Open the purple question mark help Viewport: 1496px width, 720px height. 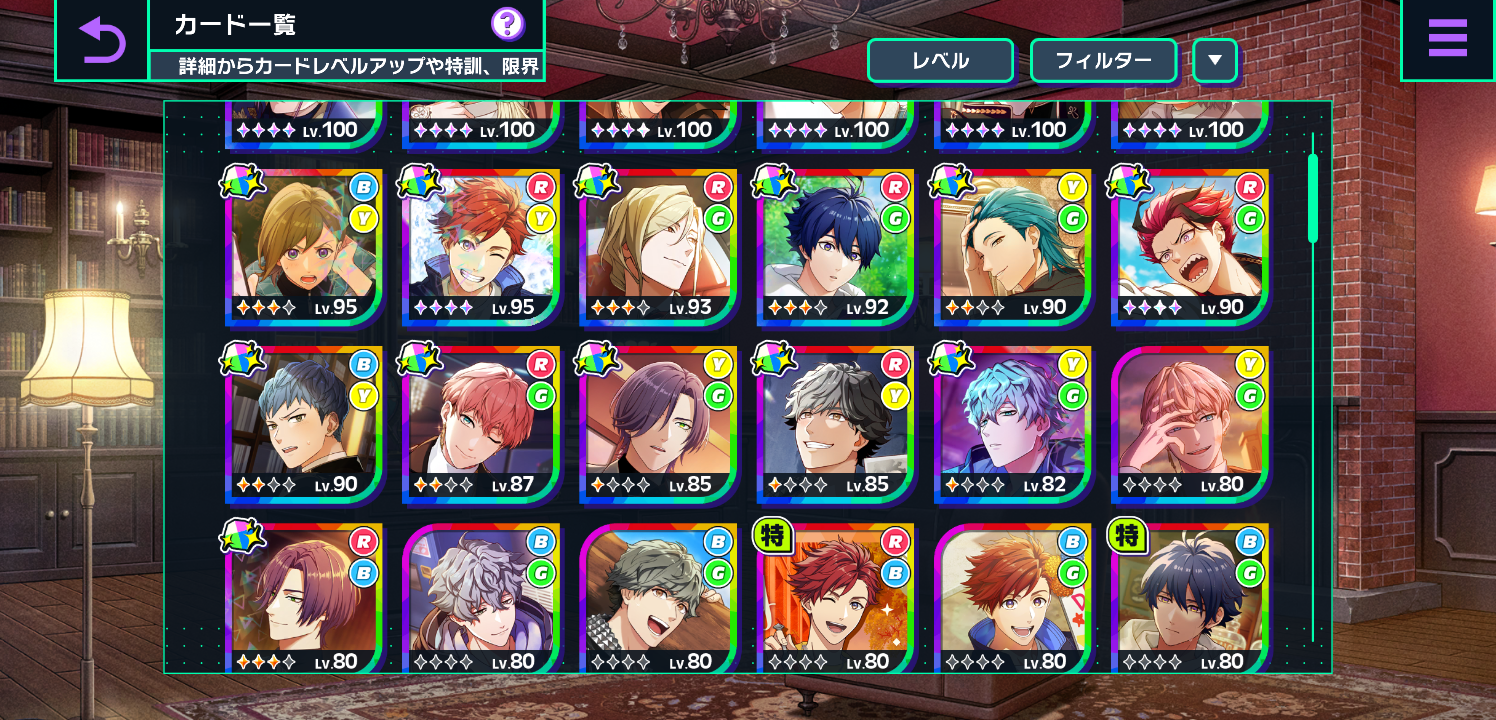[508, 24]
